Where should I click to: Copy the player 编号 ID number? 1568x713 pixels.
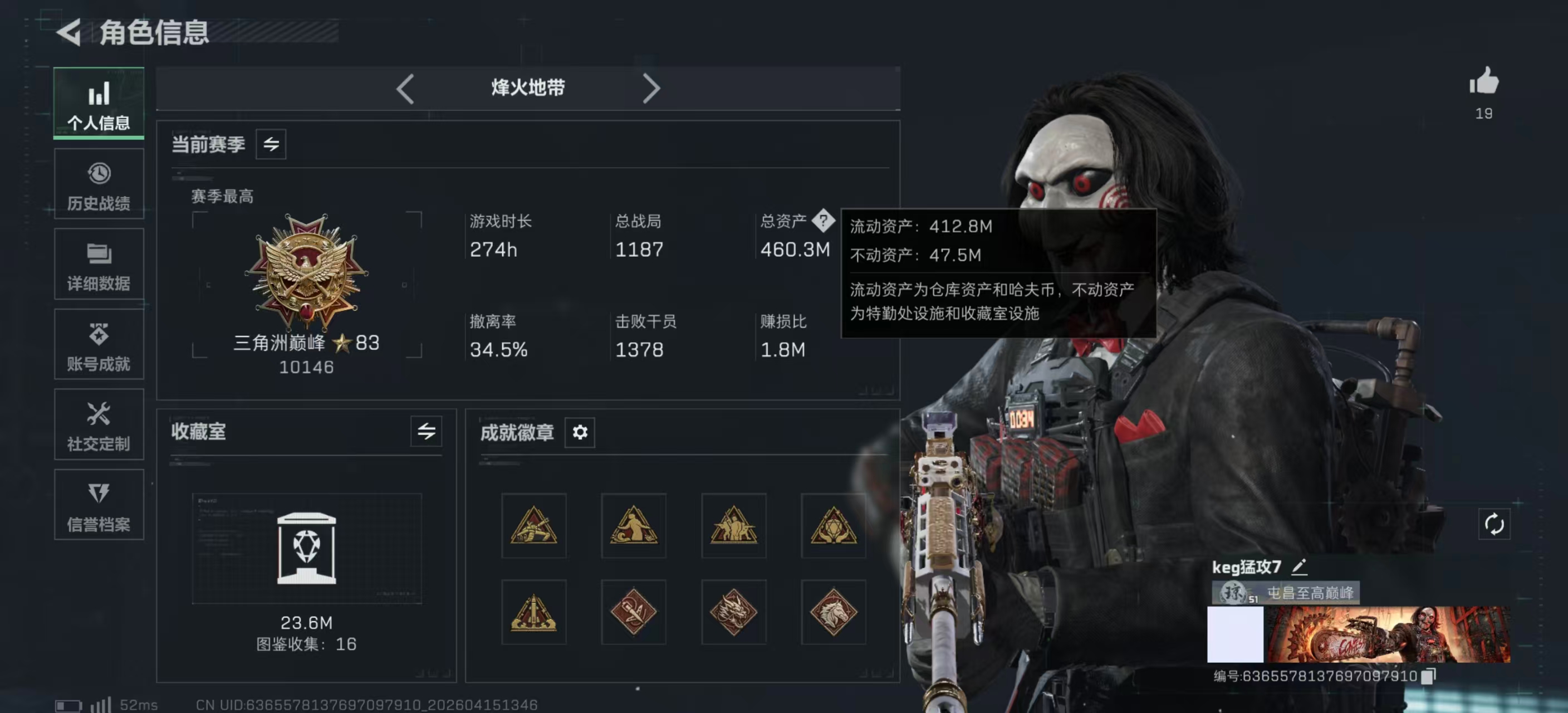[1428, 676]
